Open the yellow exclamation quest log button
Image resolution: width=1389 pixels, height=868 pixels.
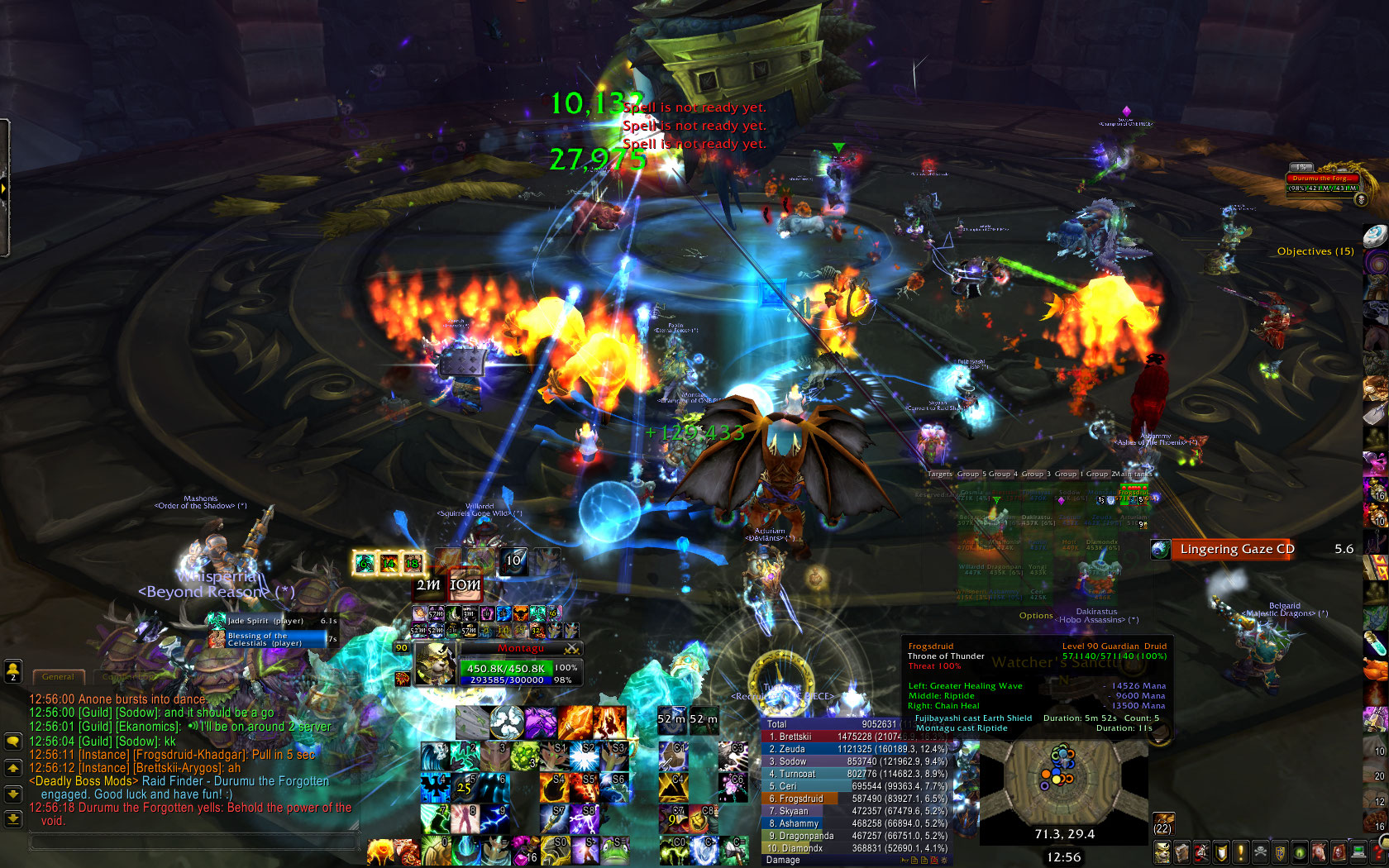coord(1240,851)
